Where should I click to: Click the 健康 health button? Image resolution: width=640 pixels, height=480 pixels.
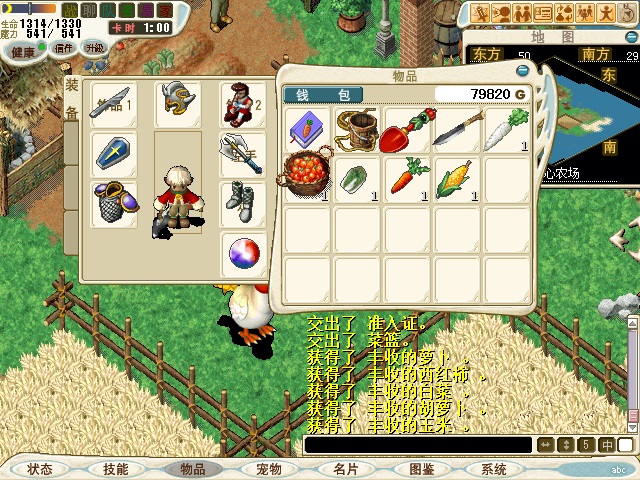click(x=22, y=48)
